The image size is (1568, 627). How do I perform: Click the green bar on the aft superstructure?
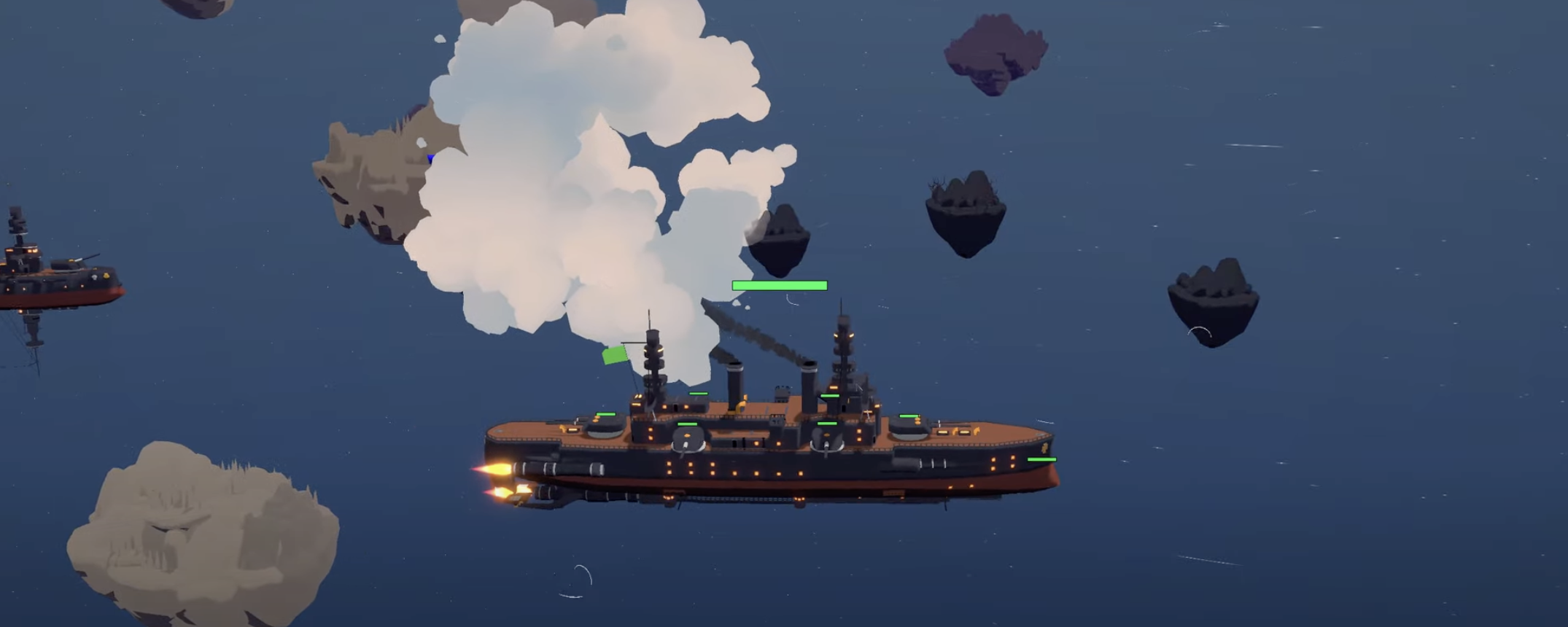829,396
